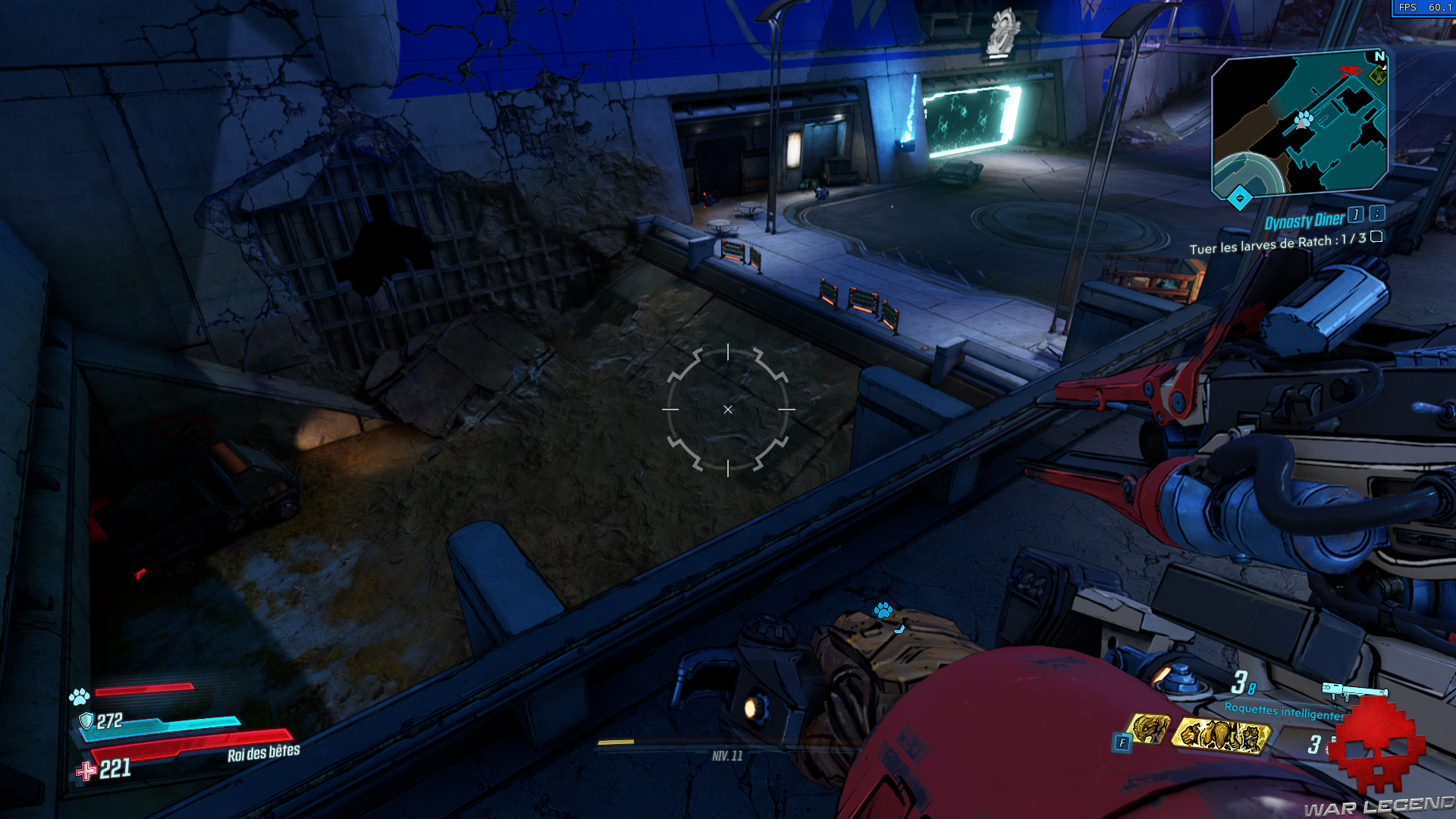Viewport: 1456px width, 819px height.
Task: Click the health cross icon next to 221
Action: (x=86, y=771)
